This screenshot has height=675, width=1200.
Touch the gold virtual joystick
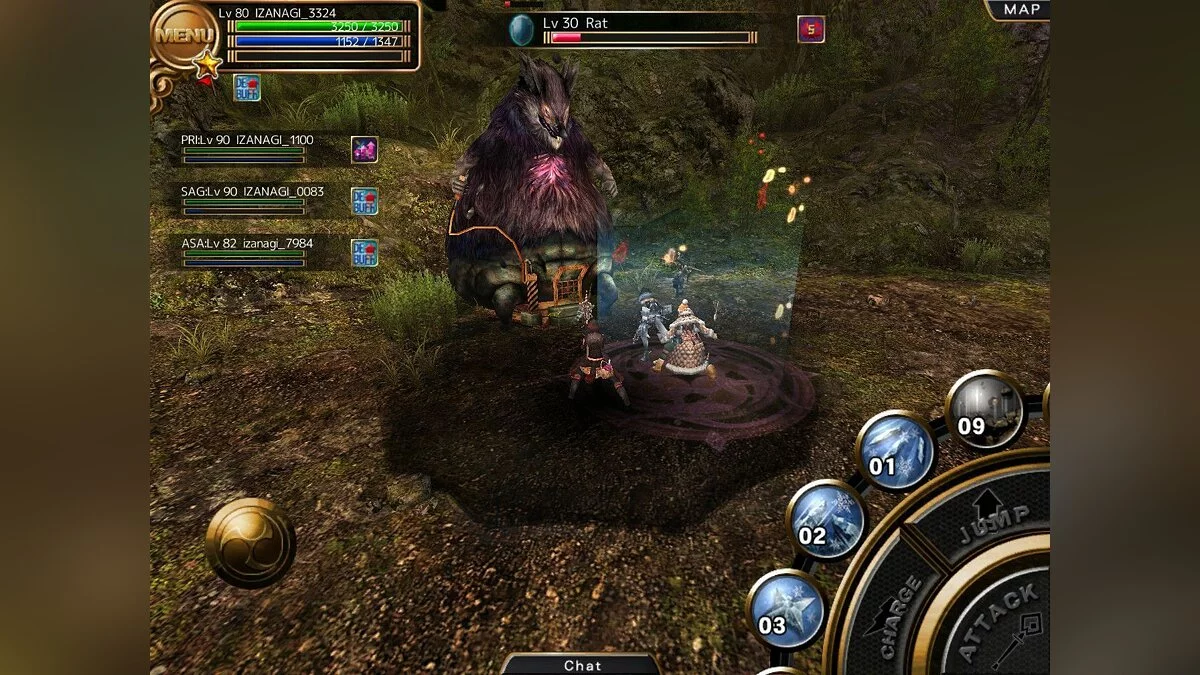(x=250, y=543)
